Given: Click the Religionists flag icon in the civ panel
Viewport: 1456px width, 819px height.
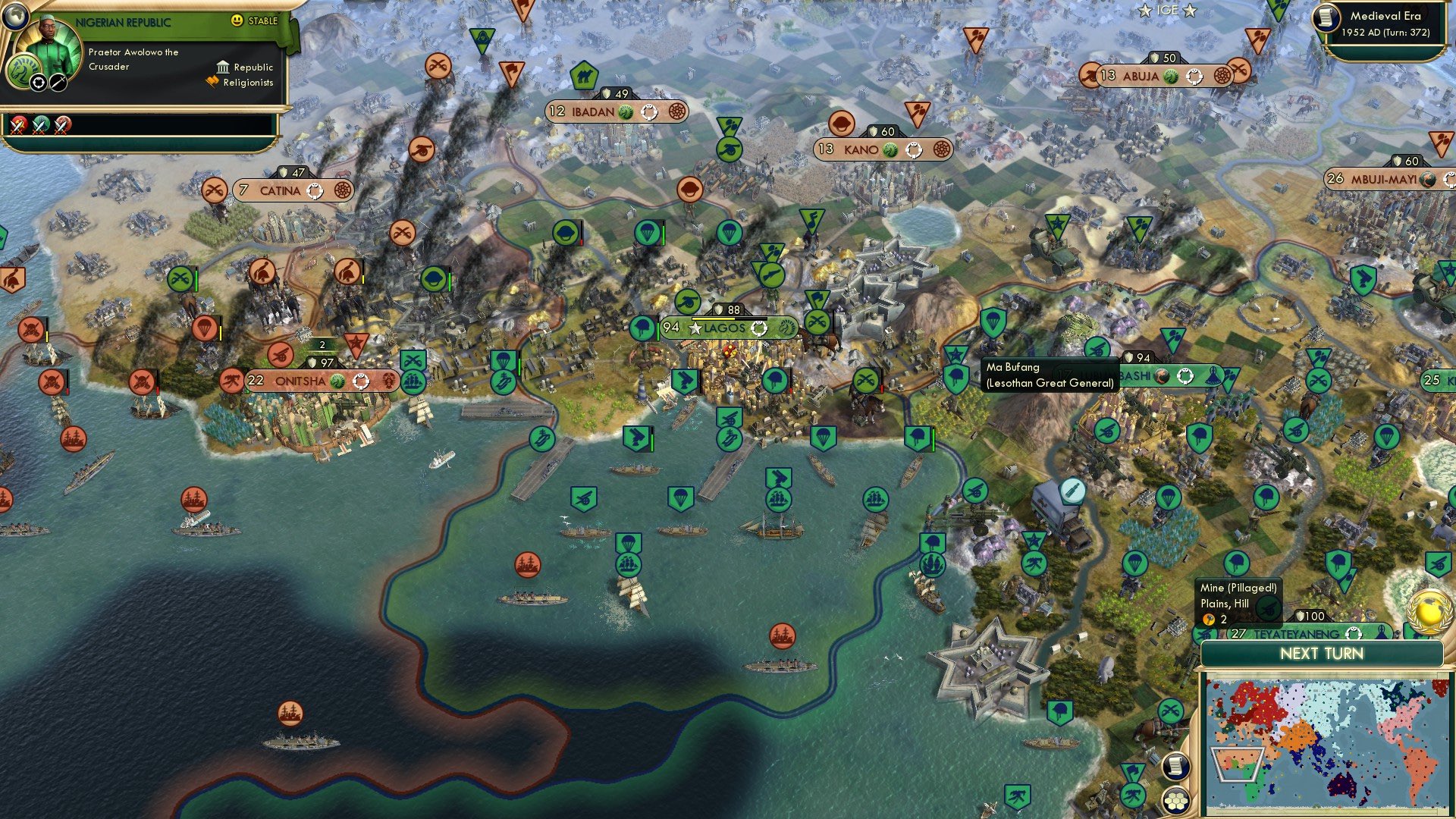Looking at the screenshot, I should 212,82.
